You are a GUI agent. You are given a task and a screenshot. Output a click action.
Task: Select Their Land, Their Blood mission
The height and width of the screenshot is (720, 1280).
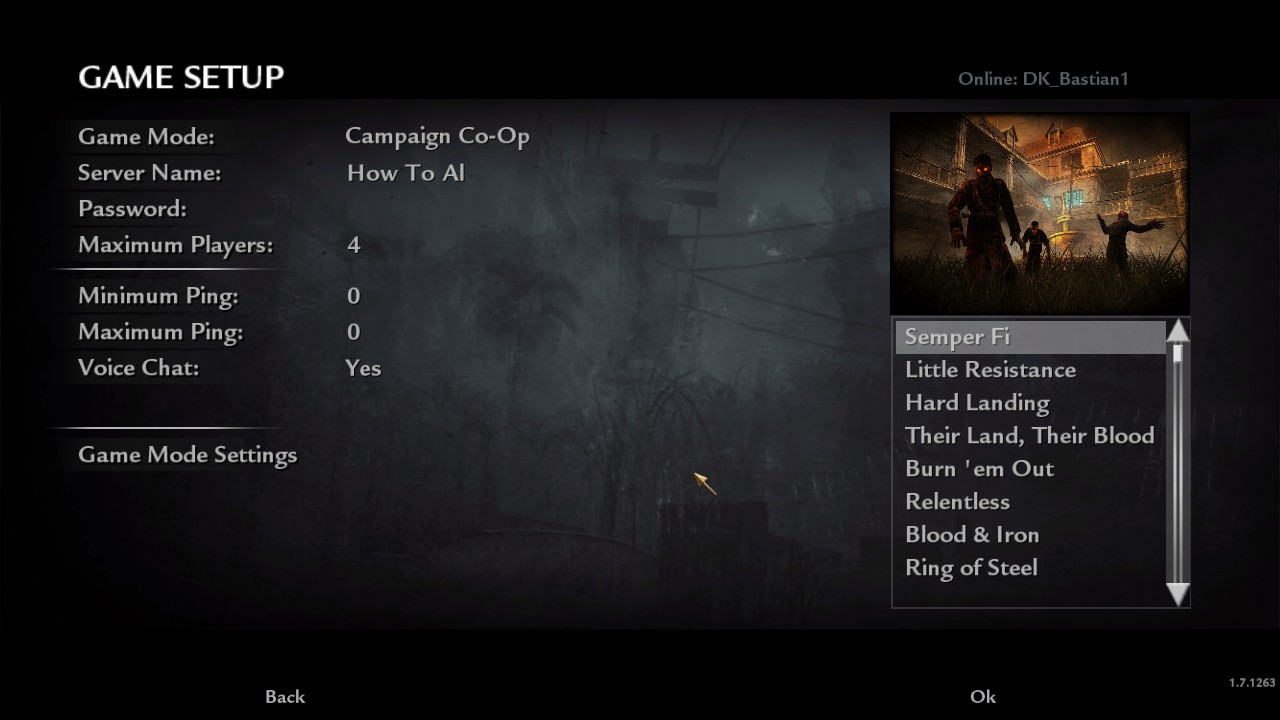[x=1029, y=436]
